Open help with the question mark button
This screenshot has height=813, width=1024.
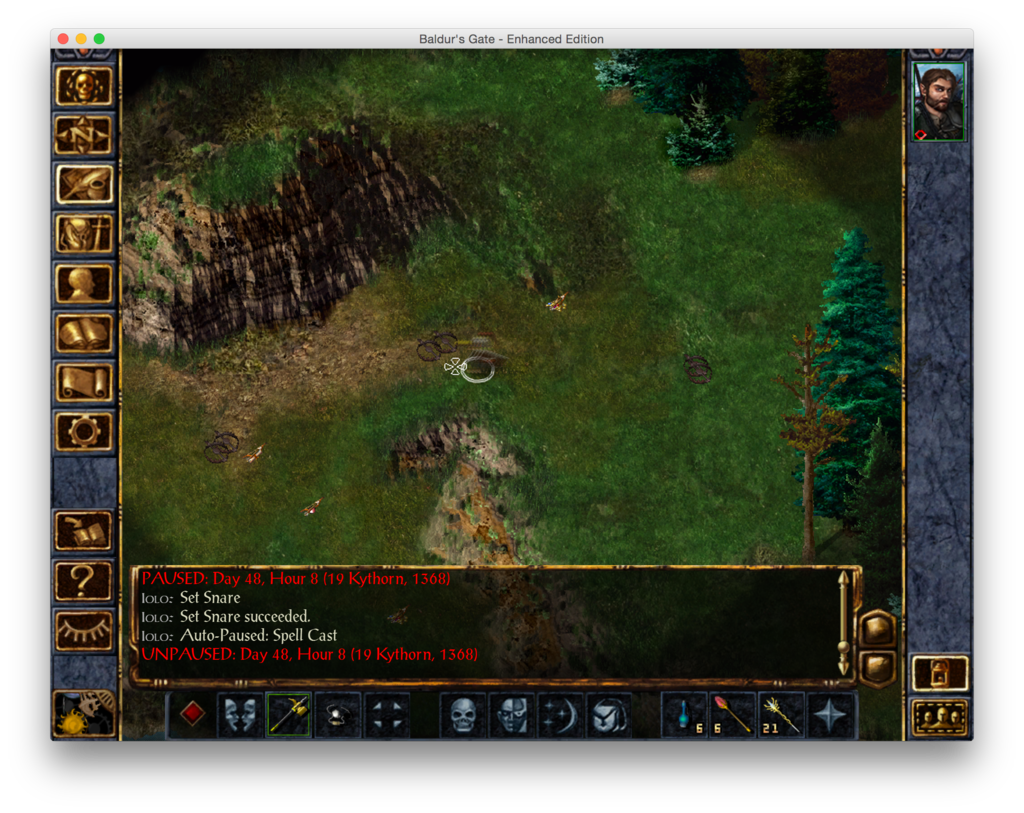[x=84, y=580]
